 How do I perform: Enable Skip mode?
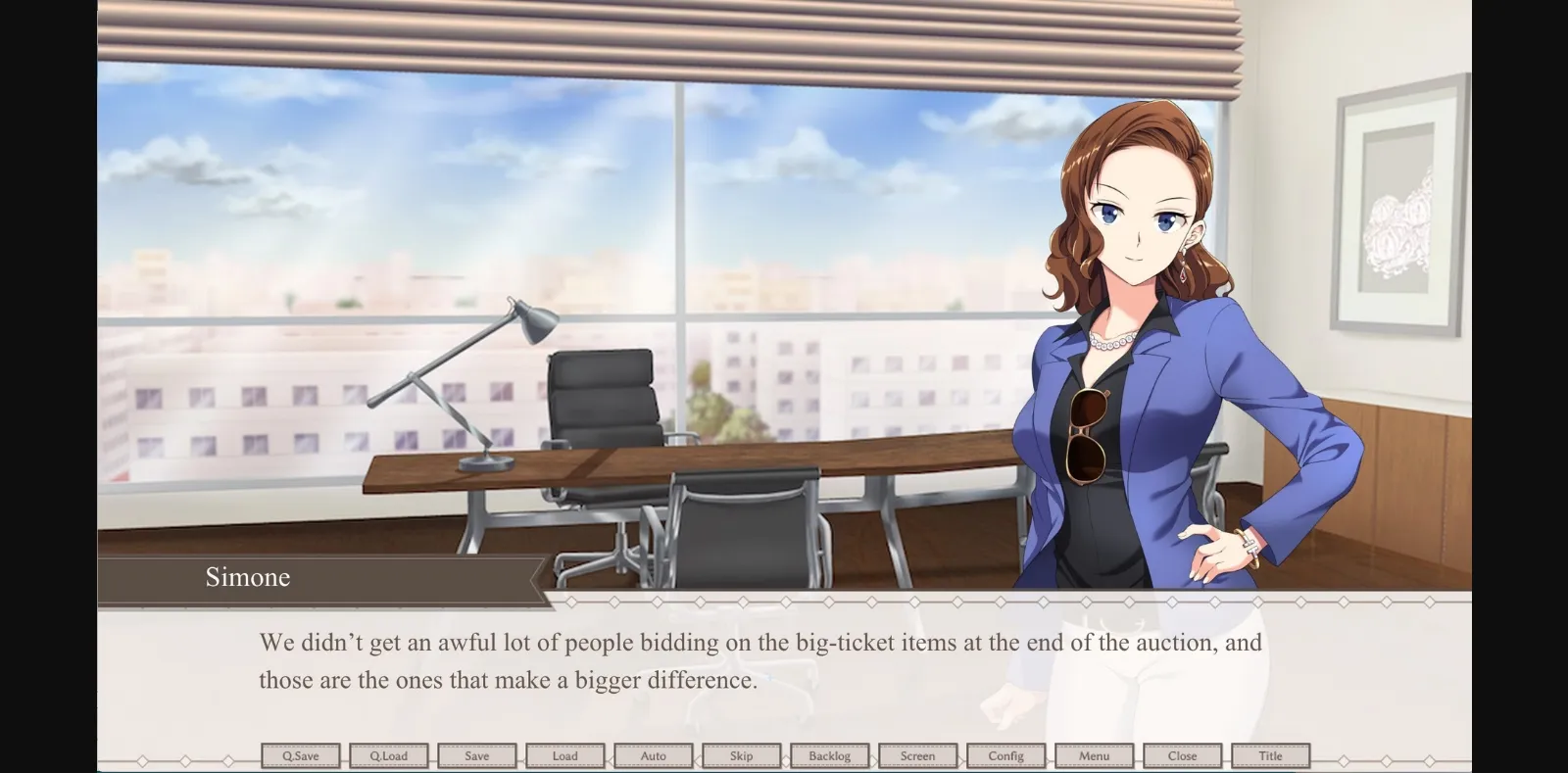coord(742,755)
